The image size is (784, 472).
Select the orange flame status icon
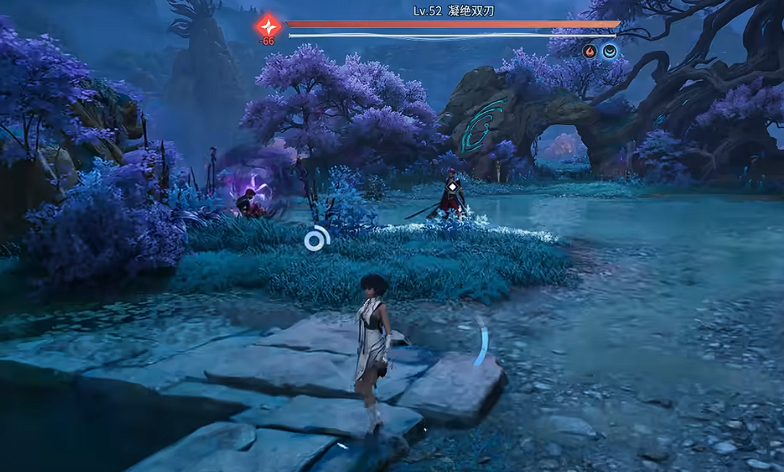[x=590, y=51]
